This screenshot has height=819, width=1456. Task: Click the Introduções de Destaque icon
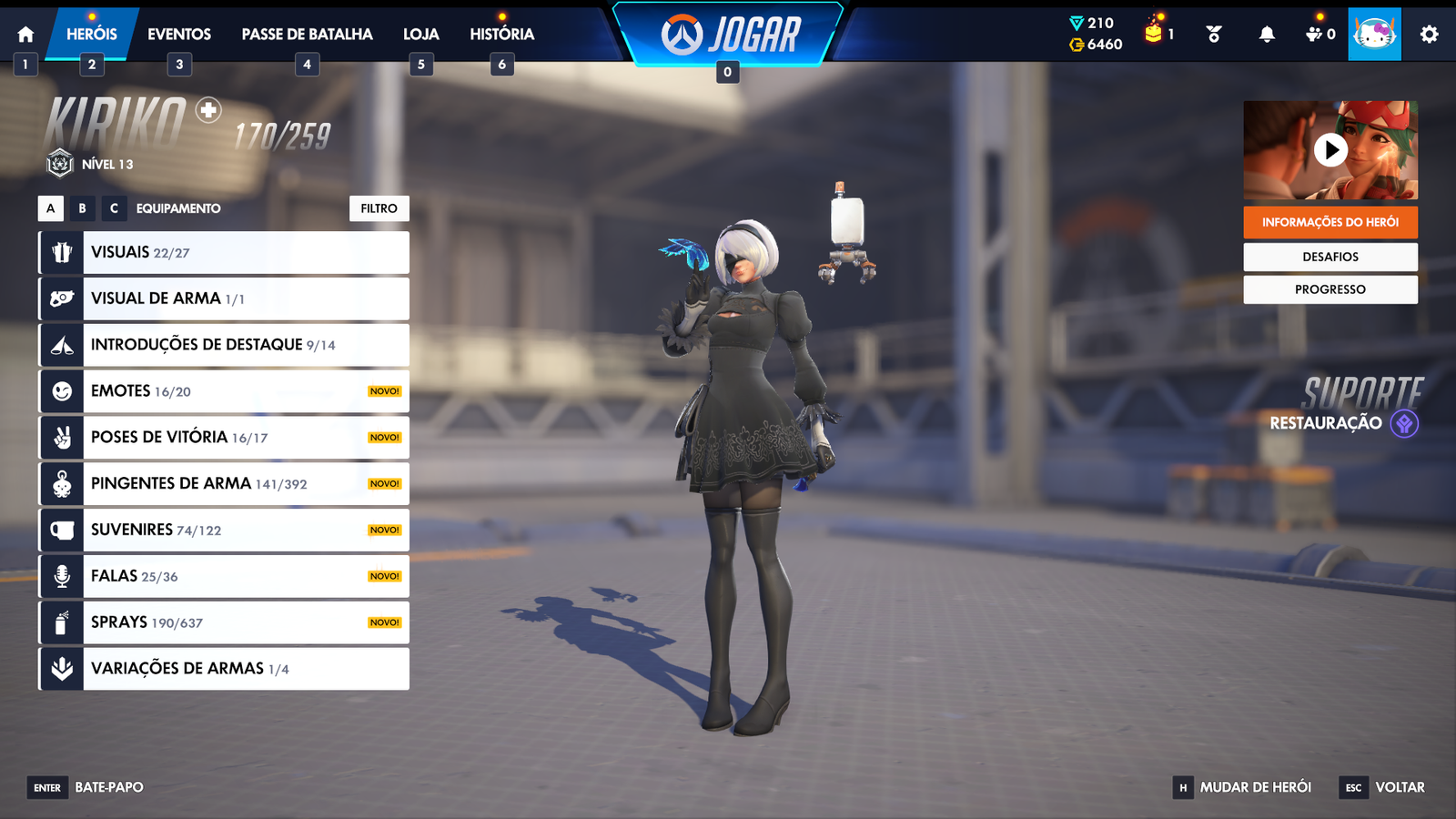(x=60, y=344)
